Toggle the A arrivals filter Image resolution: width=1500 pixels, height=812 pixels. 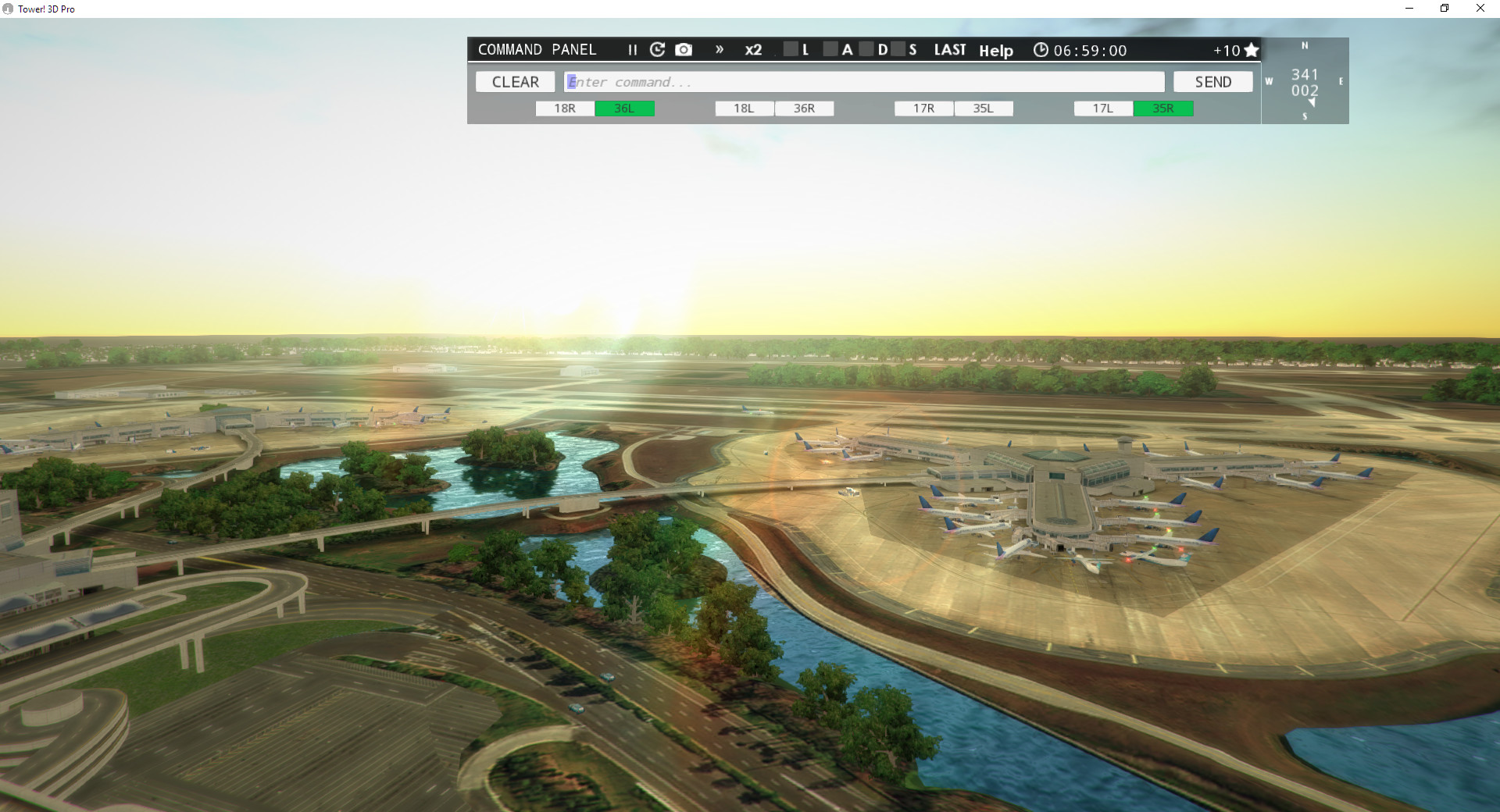tap(830, 49)
